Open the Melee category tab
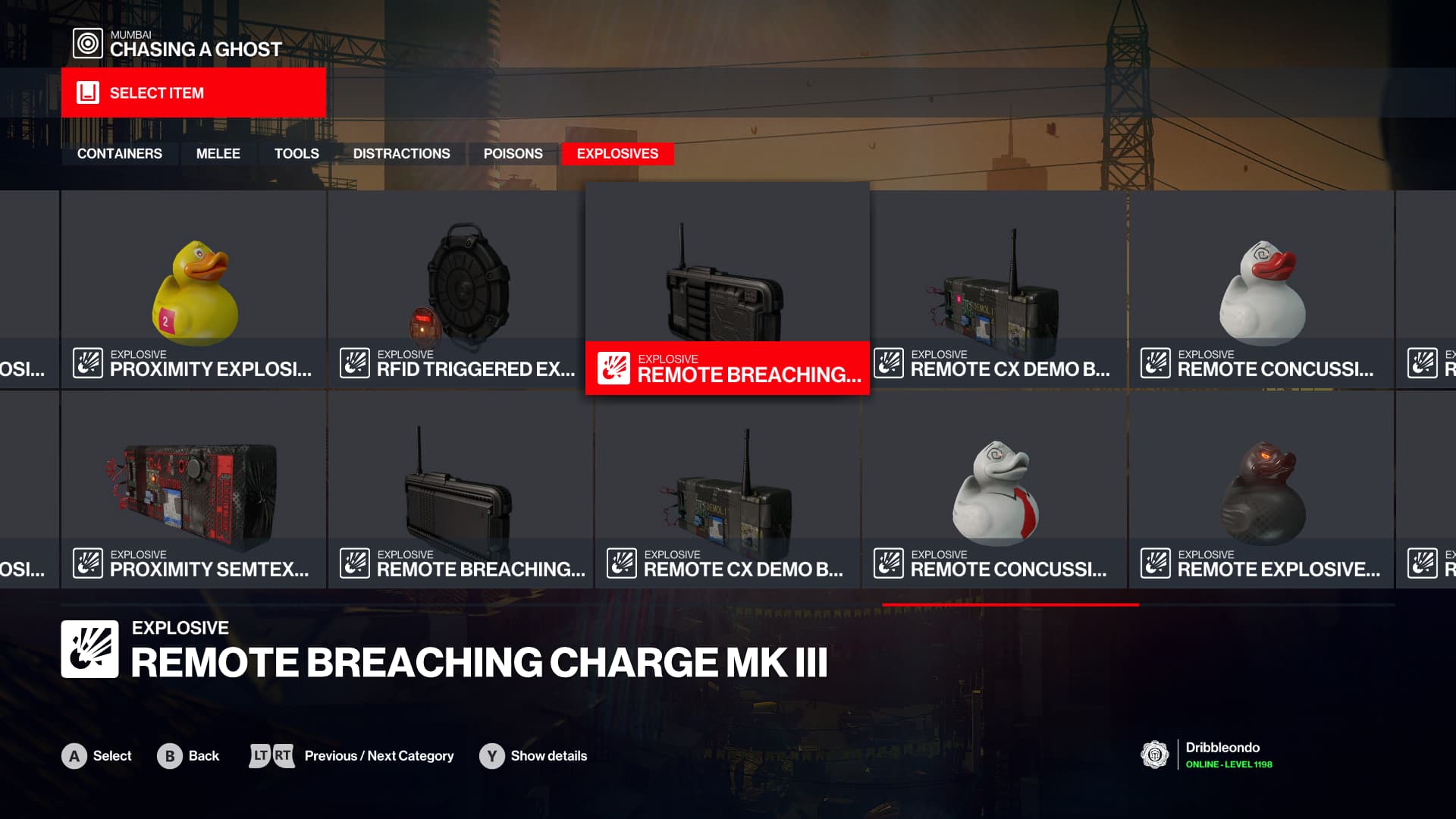 pyautogui.click(x=218, y=154)
